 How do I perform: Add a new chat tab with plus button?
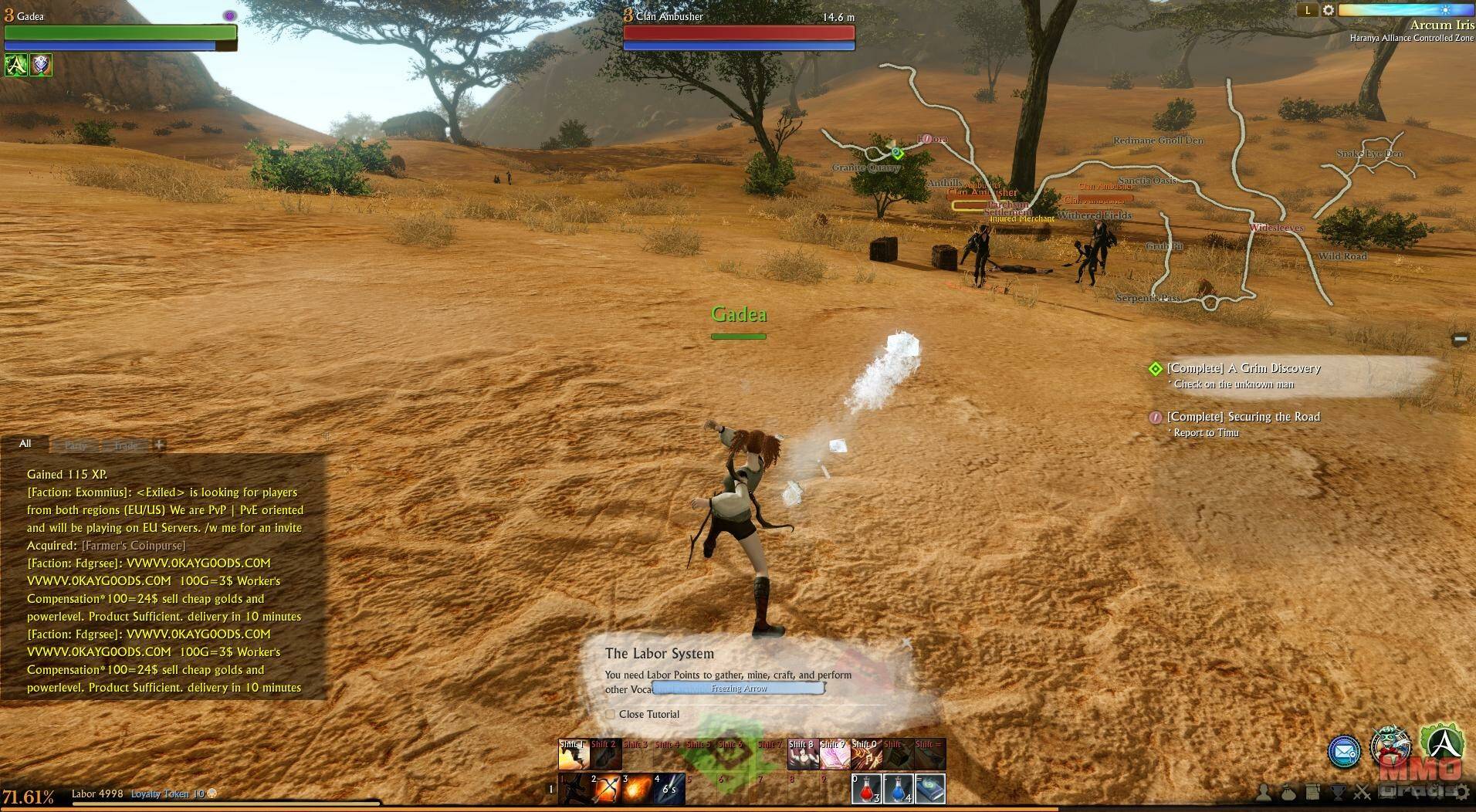[159, 445]
